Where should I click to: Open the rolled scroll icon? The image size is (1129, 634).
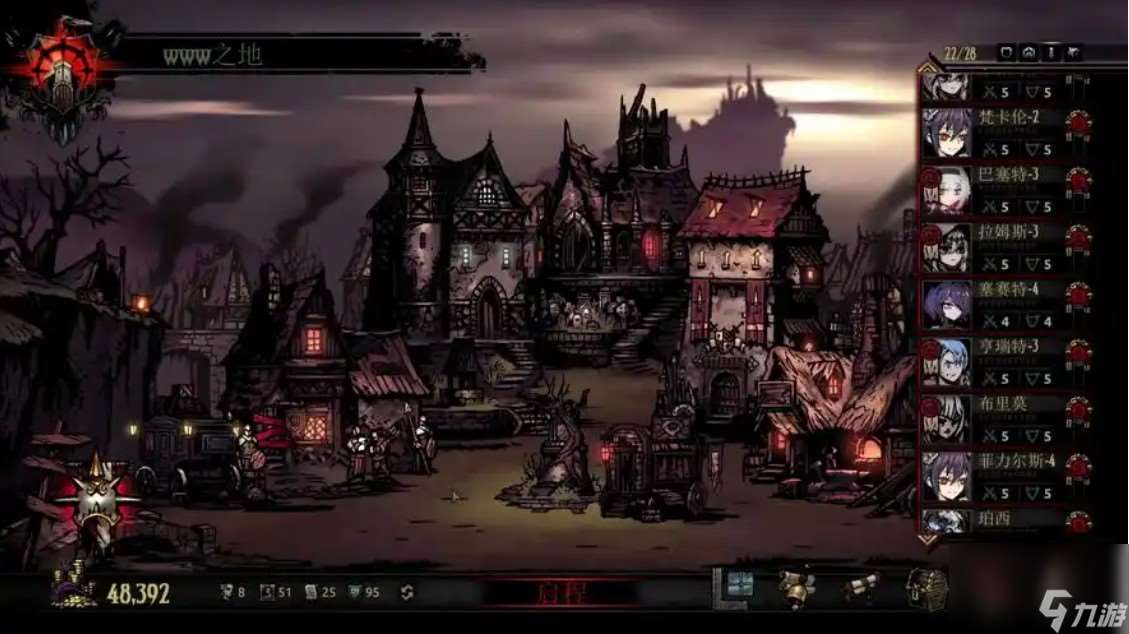click(860, 588)
